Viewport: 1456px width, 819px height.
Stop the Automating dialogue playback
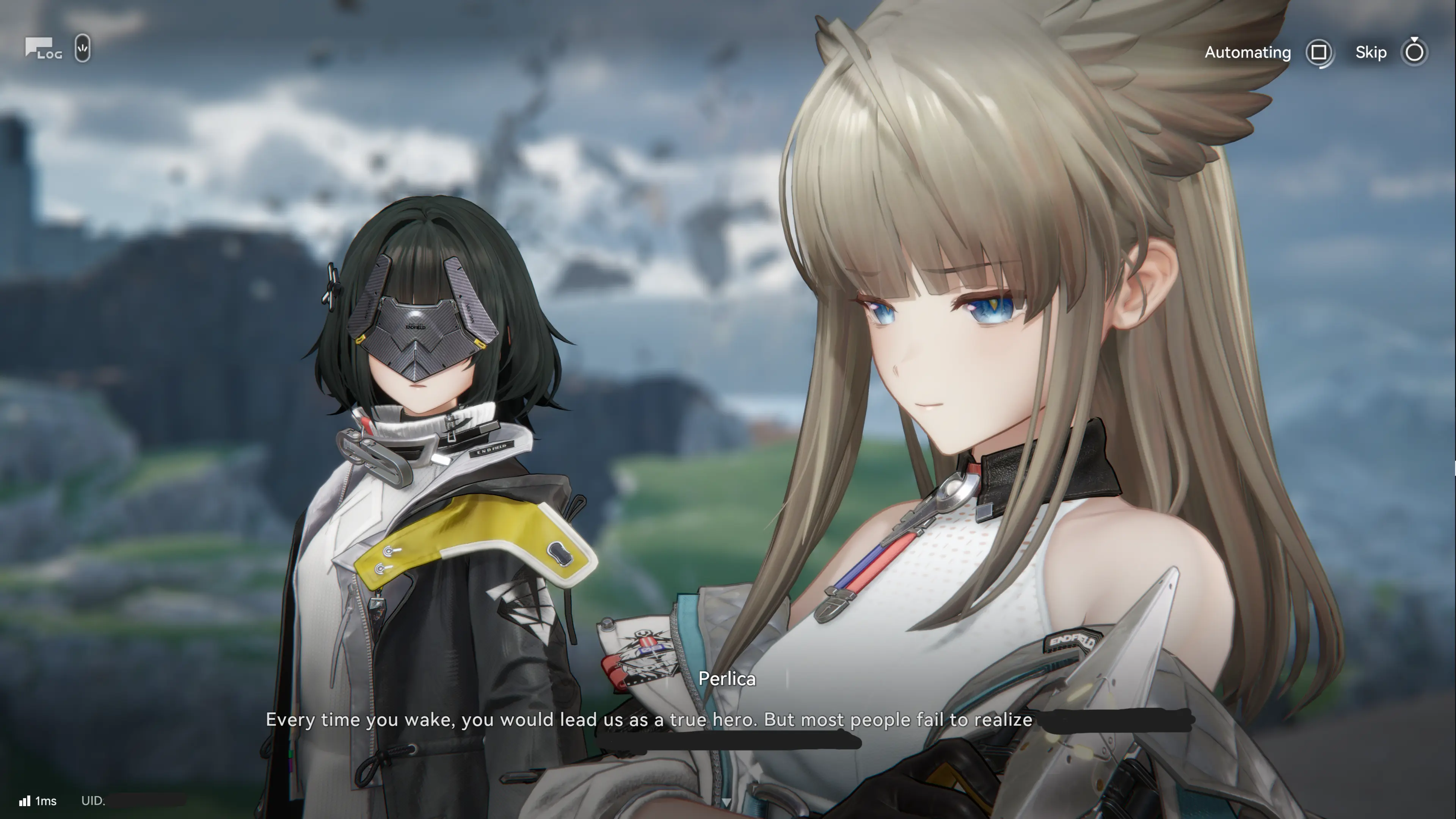pos(1319,53)
